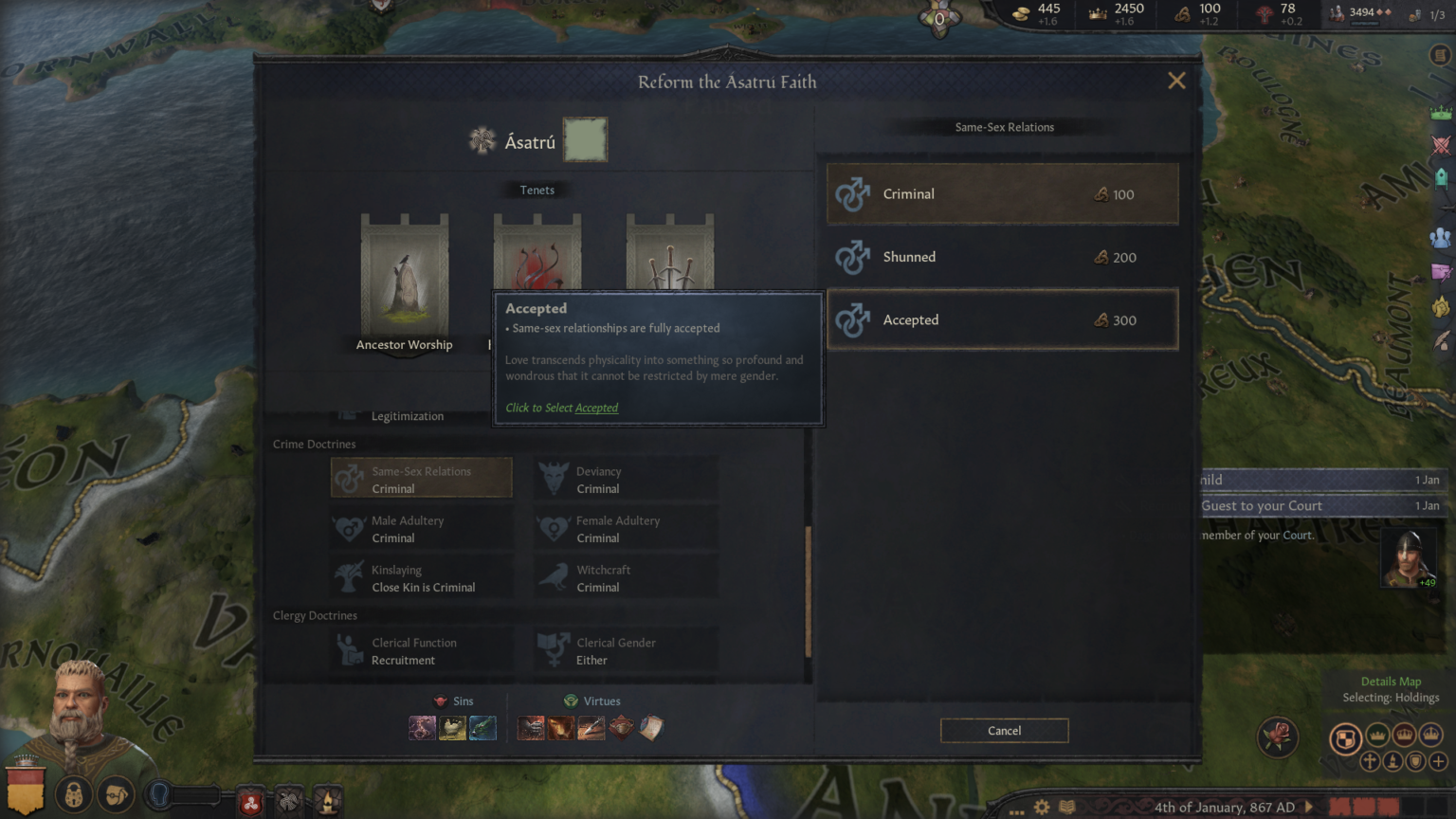Choose the Shunned doctrine option
The height and width of the screenshot is (819, 1456).
pyautogui.click(x=1002, y=257)
